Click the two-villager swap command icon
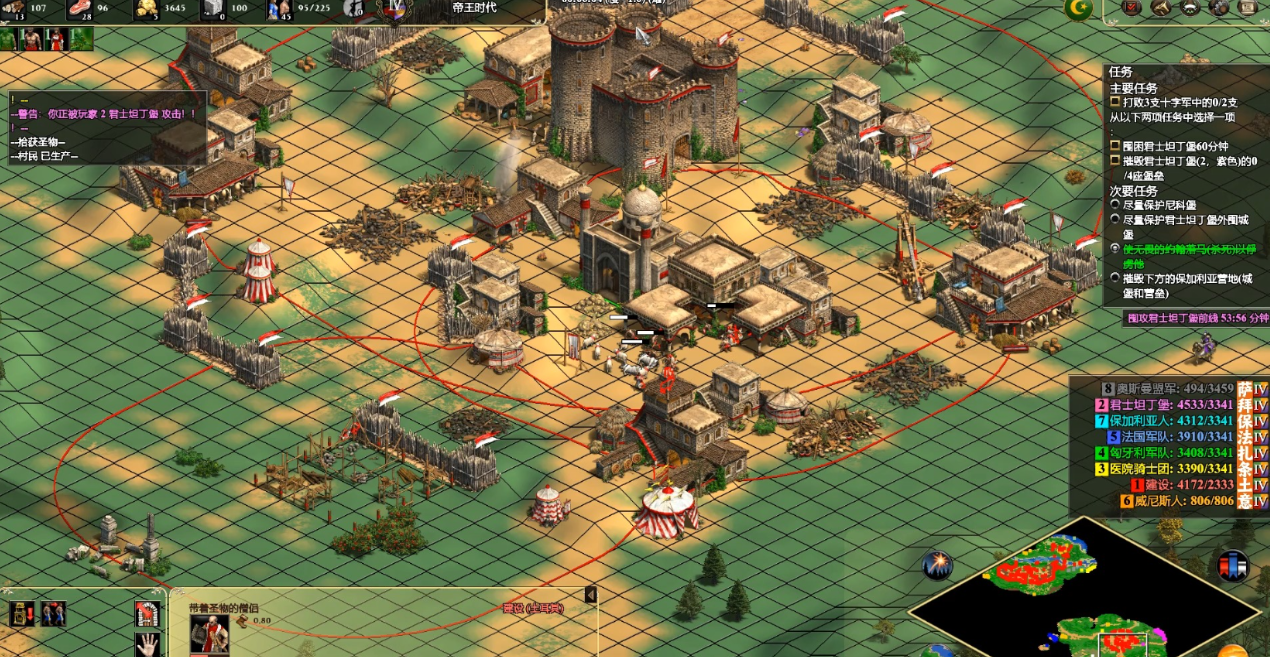The image size is (1270, 657). point(53,613)
